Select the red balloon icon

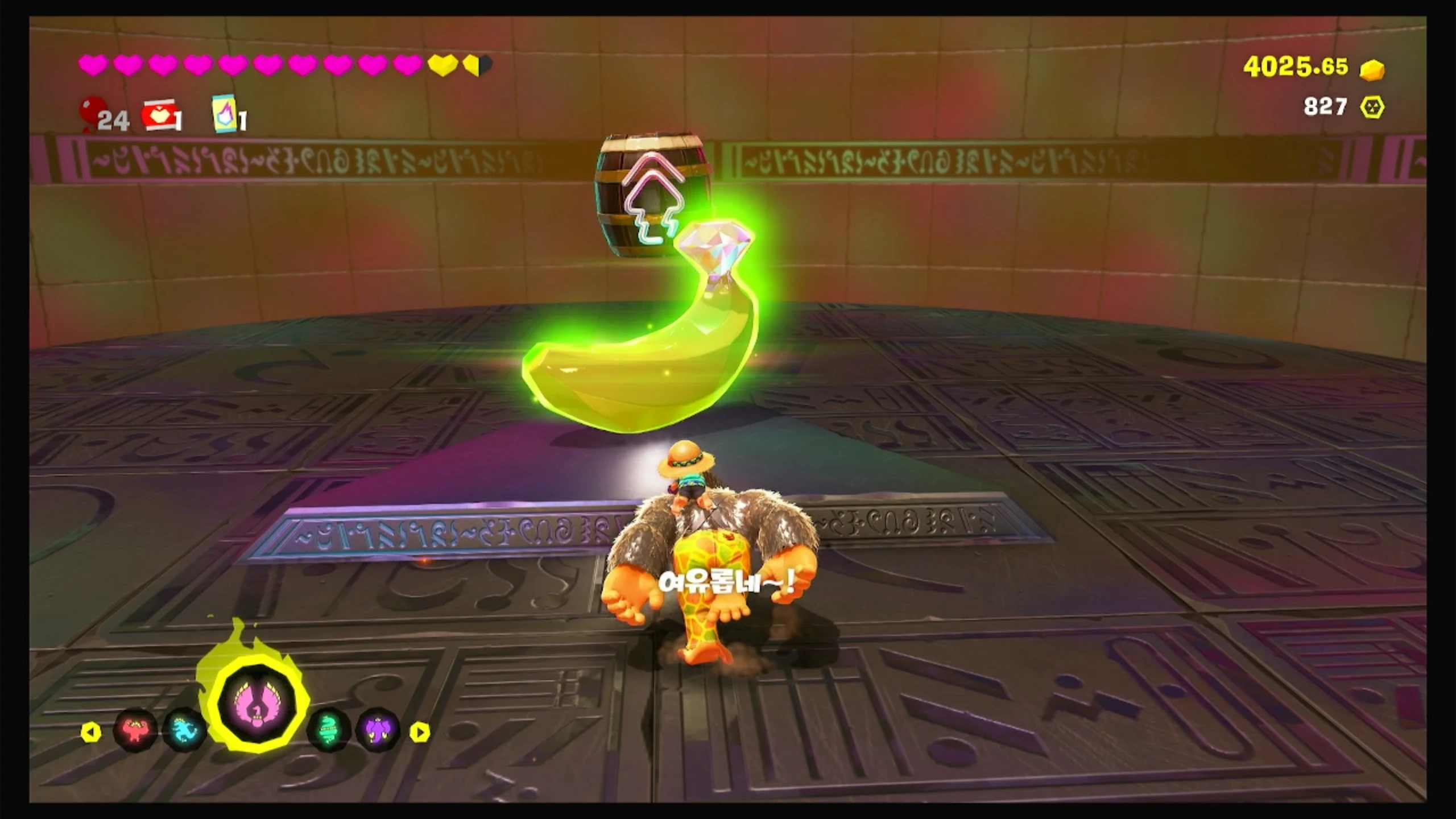(93, 111)
